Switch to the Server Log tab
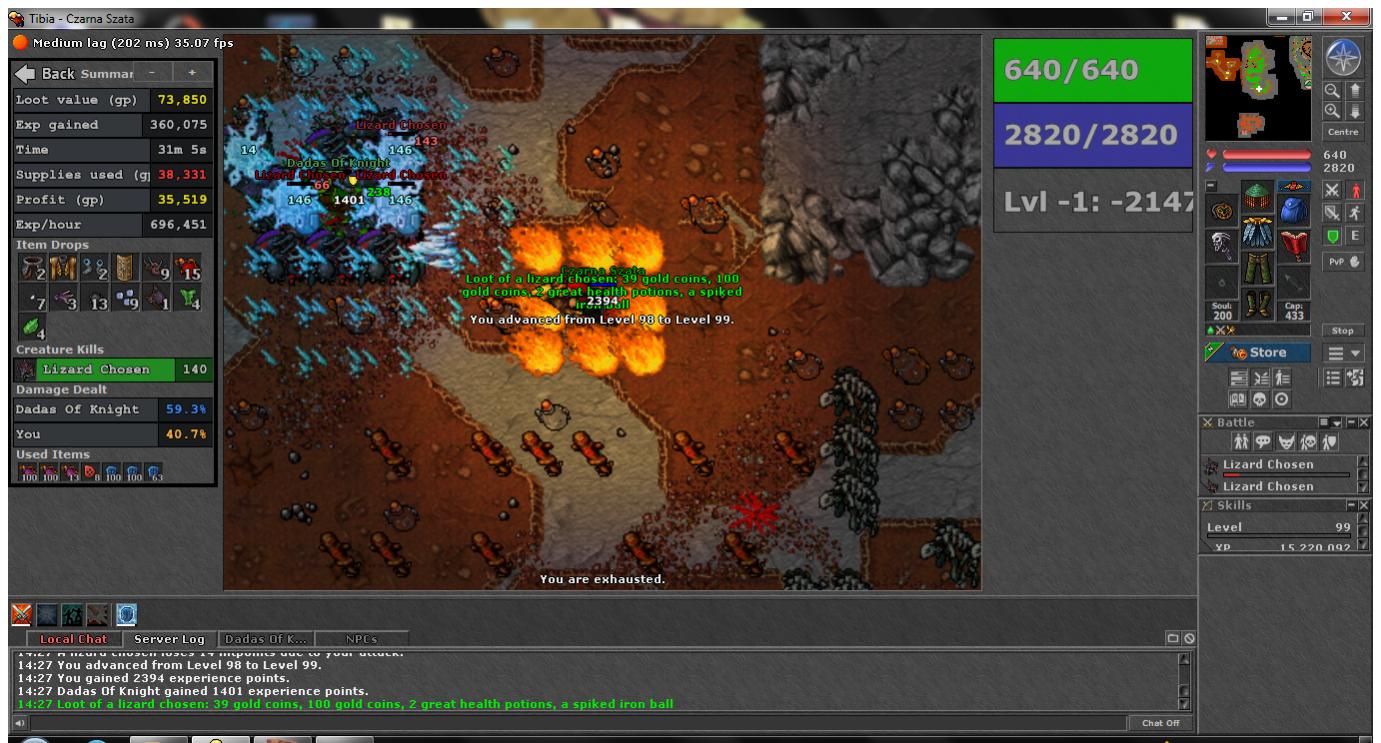 coord(169,639)
